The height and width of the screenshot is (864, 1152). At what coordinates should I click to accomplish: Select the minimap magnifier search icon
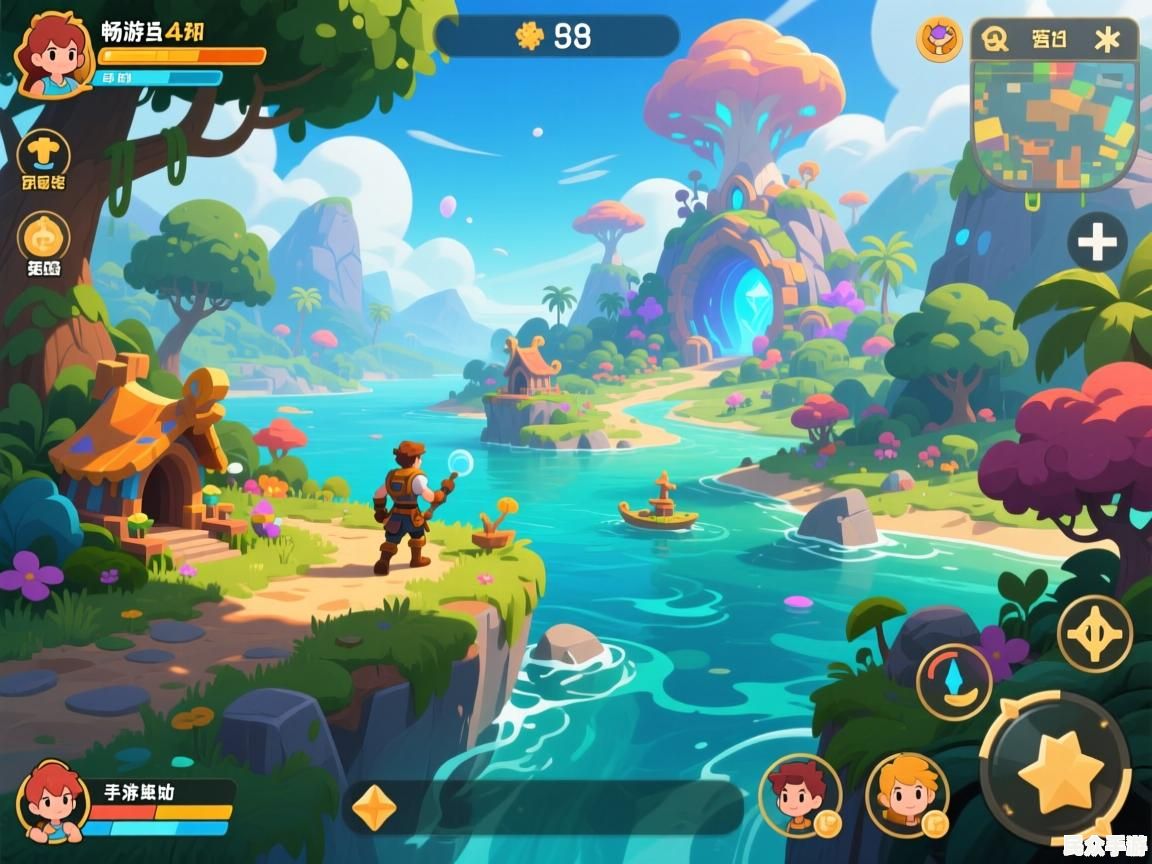pyautogui.click(x=995, y=39)
